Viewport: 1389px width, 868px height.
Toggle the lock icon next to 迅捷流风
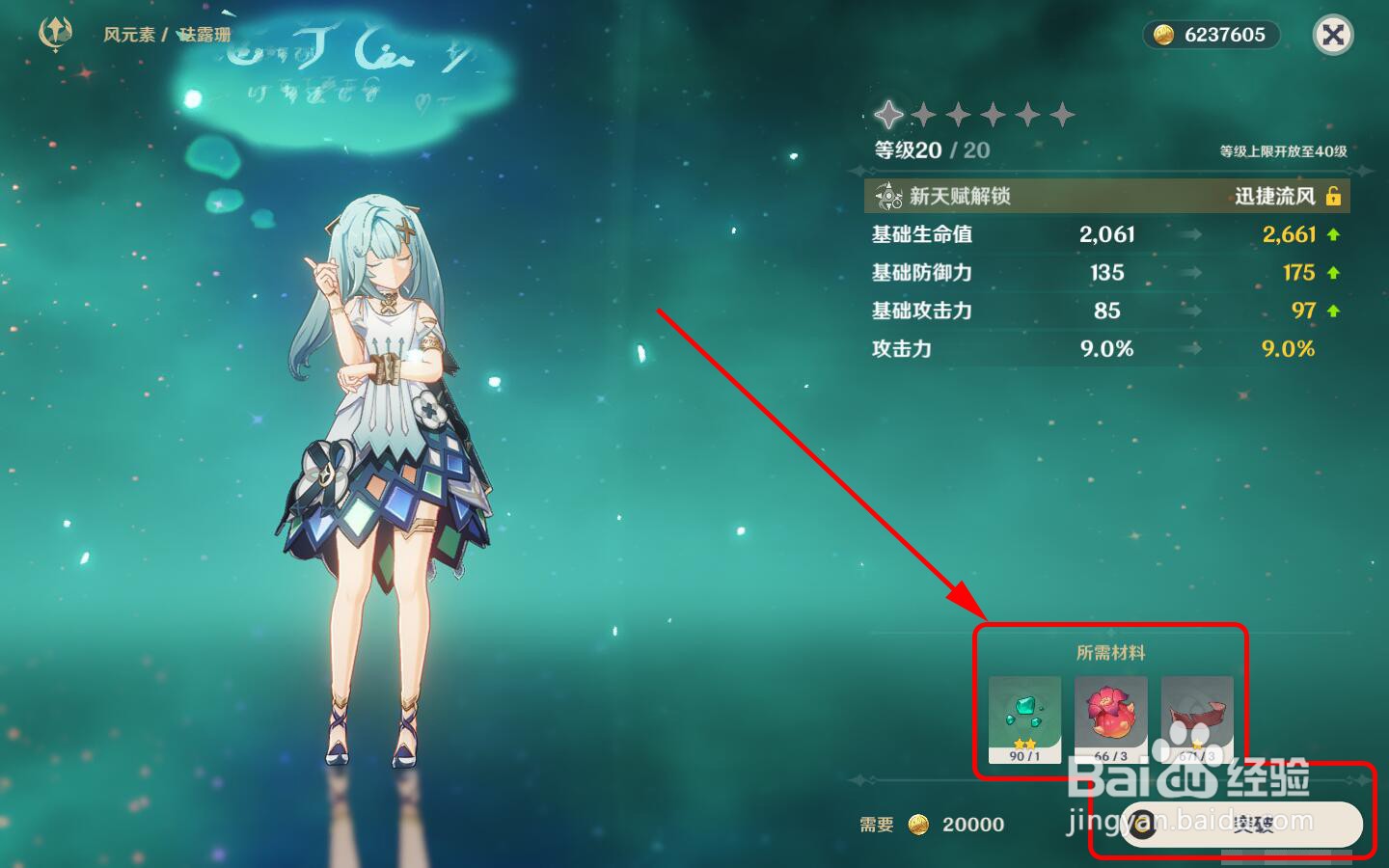pos(1334,195)
